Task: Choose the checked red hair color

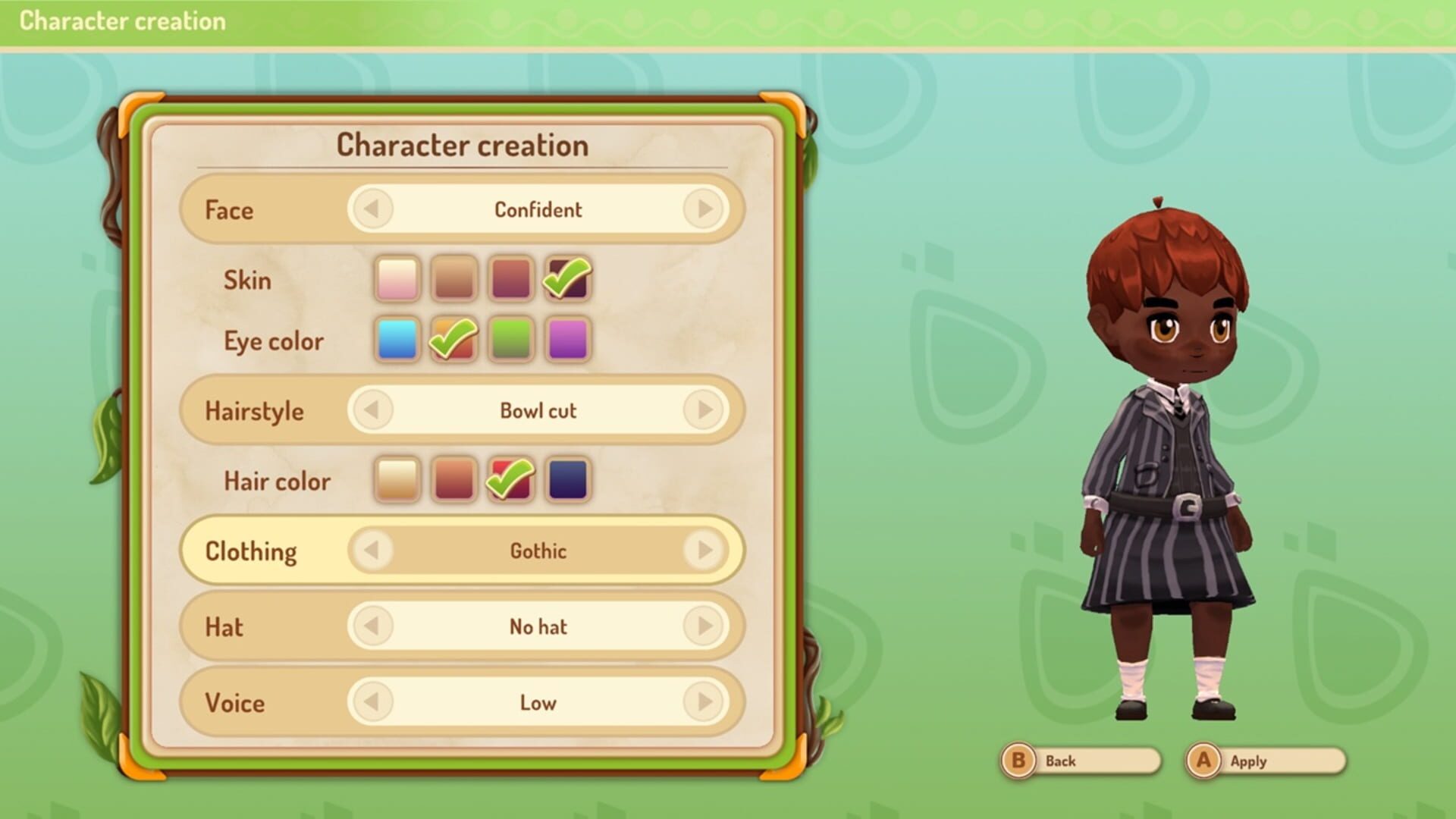Action: (510, 479)
